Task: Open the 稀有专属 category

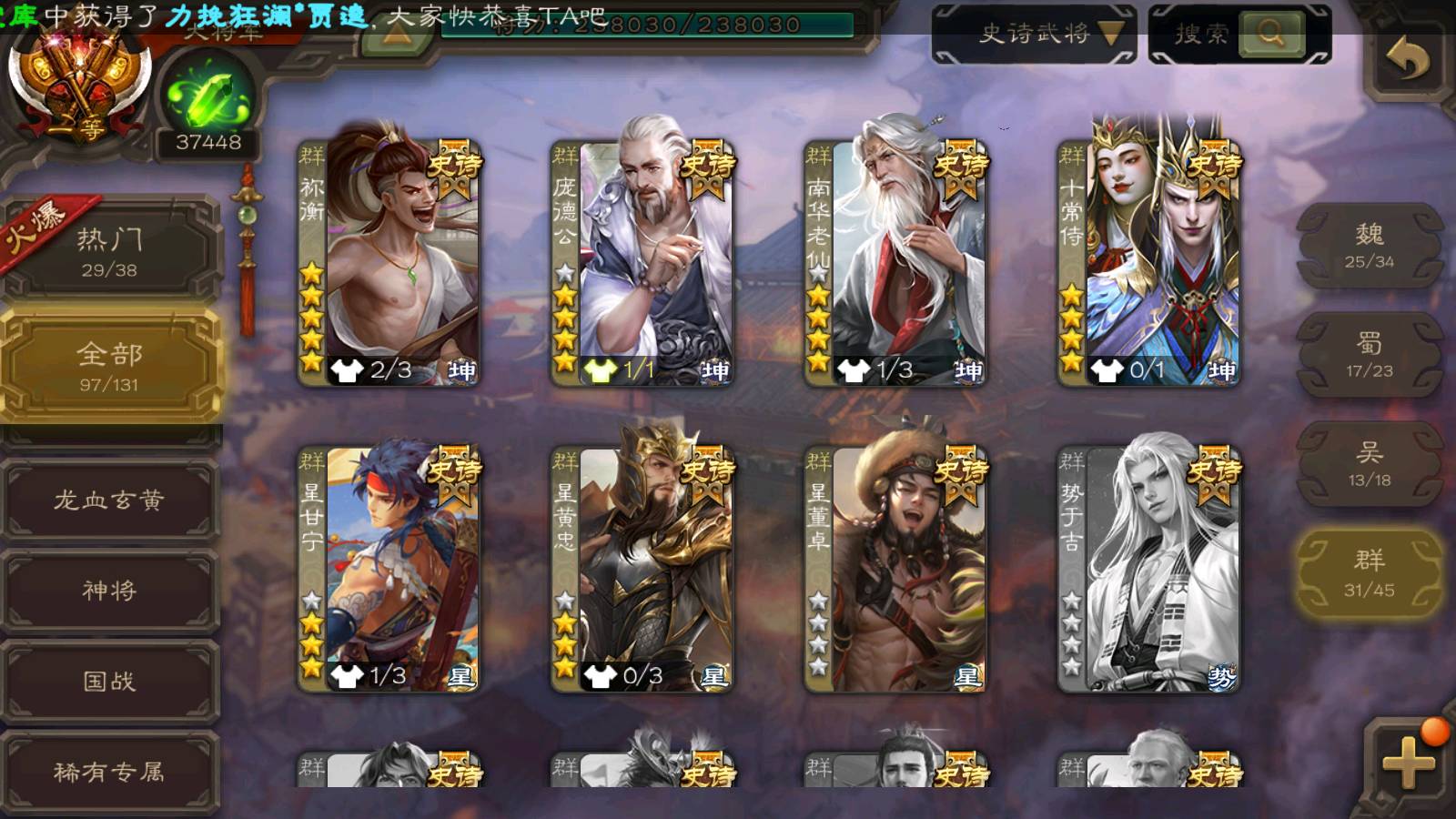Action: click(x=109, y=772)
